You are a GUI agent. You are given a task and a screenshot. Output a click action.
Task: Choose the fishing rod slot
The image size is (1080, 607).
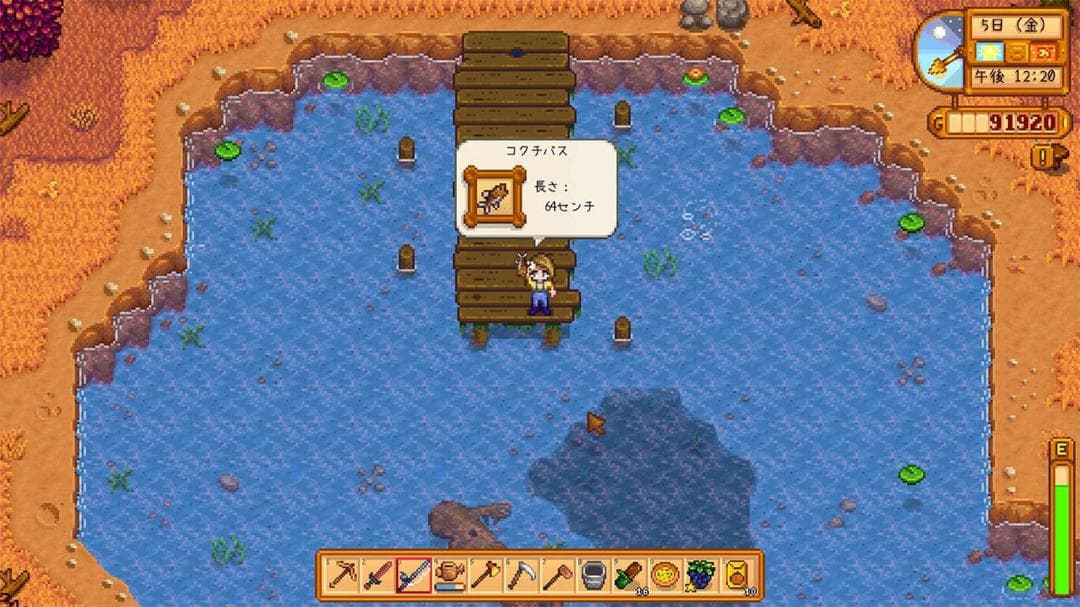pyautogui.click(x=413, y=575)
